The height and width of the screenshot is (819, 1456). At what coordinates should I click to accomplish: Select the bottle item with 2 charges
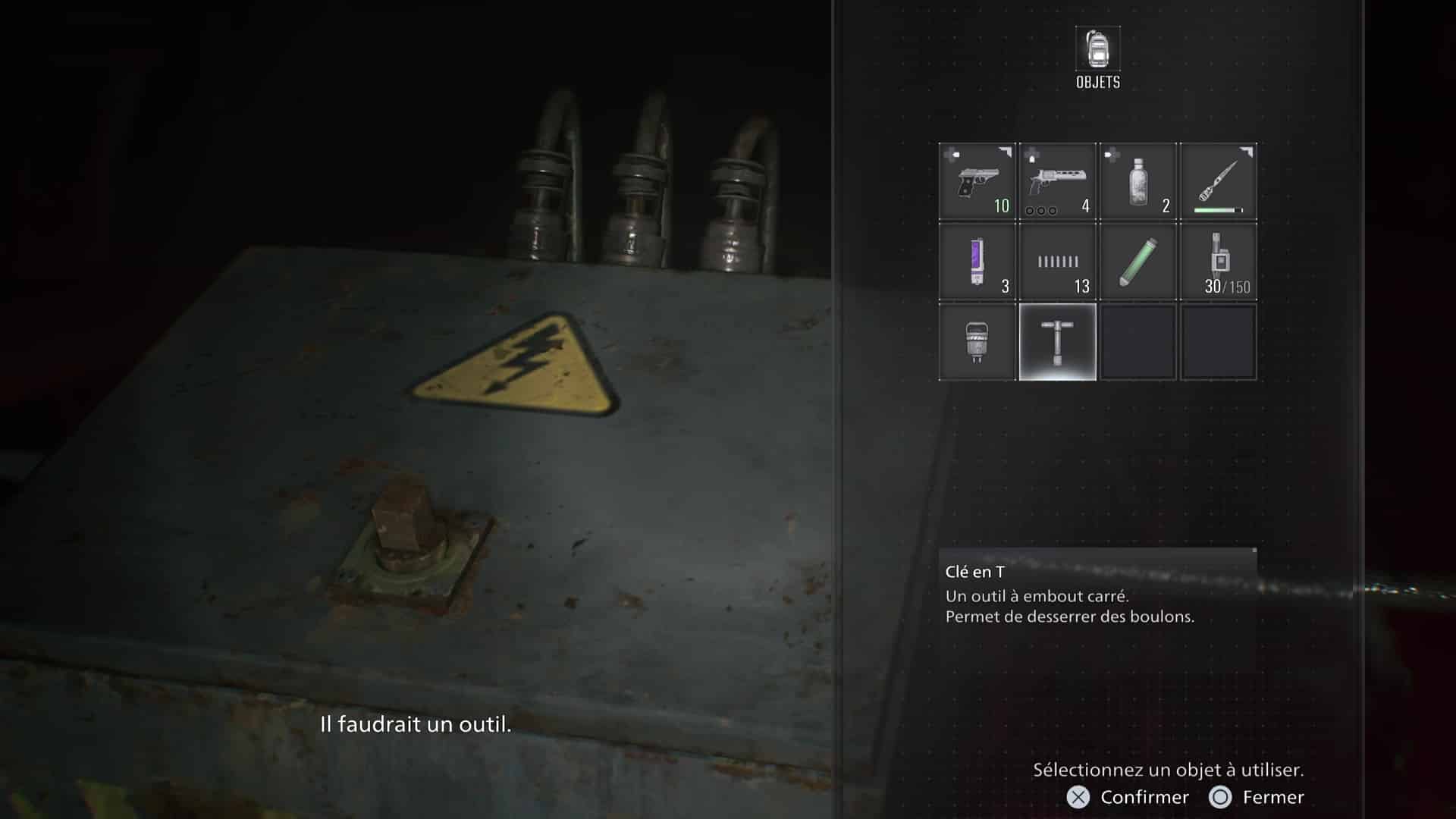1138,182
